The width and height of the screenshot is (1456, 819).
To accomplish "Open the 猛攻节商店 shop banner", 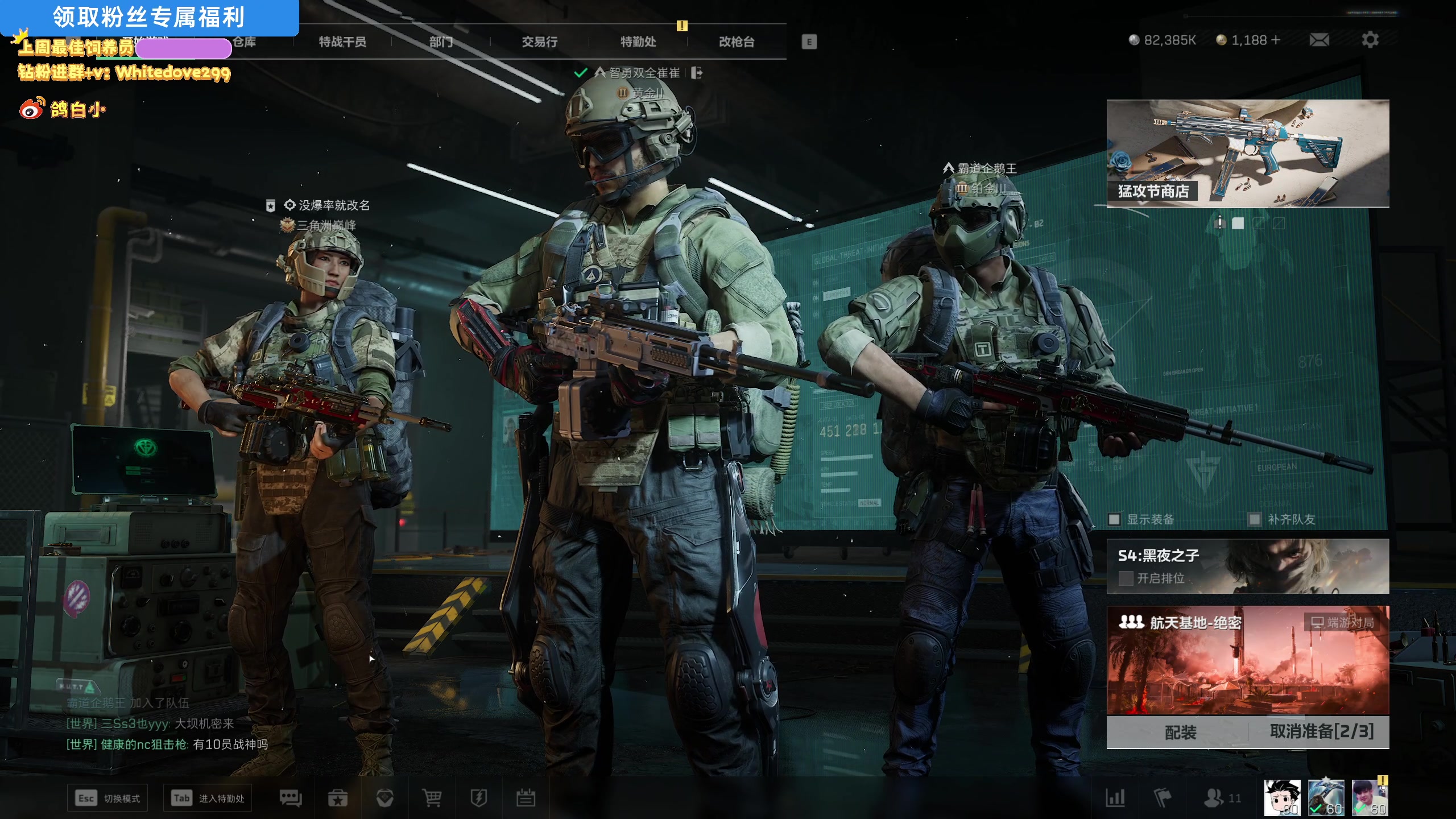I will click(1247, 154).
